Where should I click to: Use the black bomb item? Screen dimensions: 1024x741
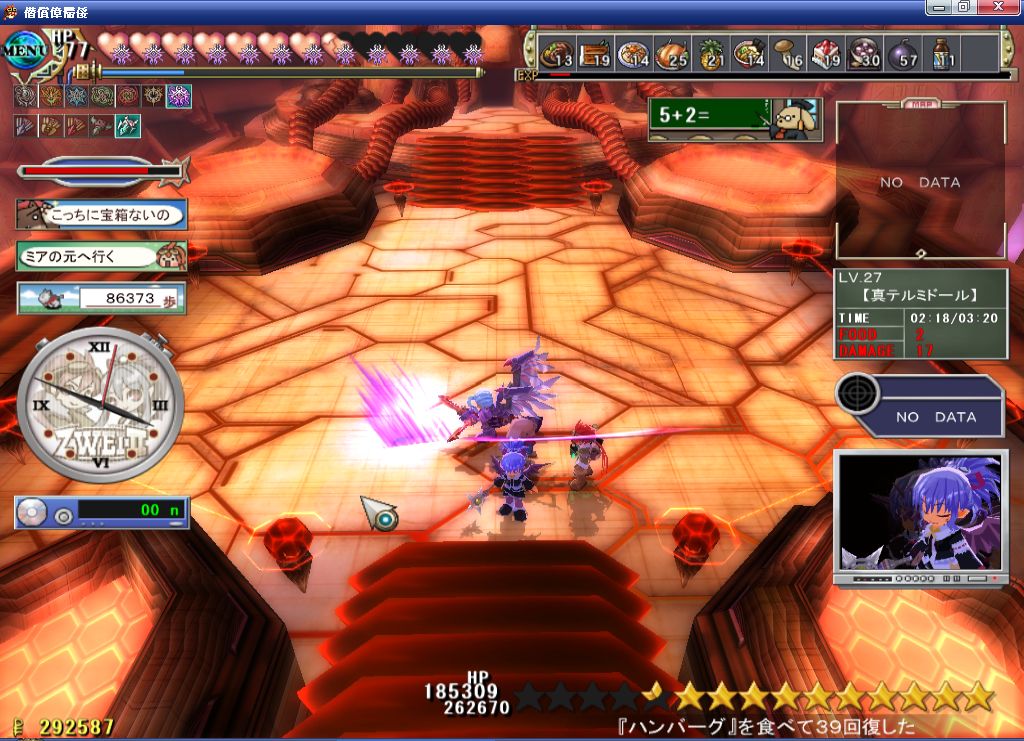tap(903, 53)
